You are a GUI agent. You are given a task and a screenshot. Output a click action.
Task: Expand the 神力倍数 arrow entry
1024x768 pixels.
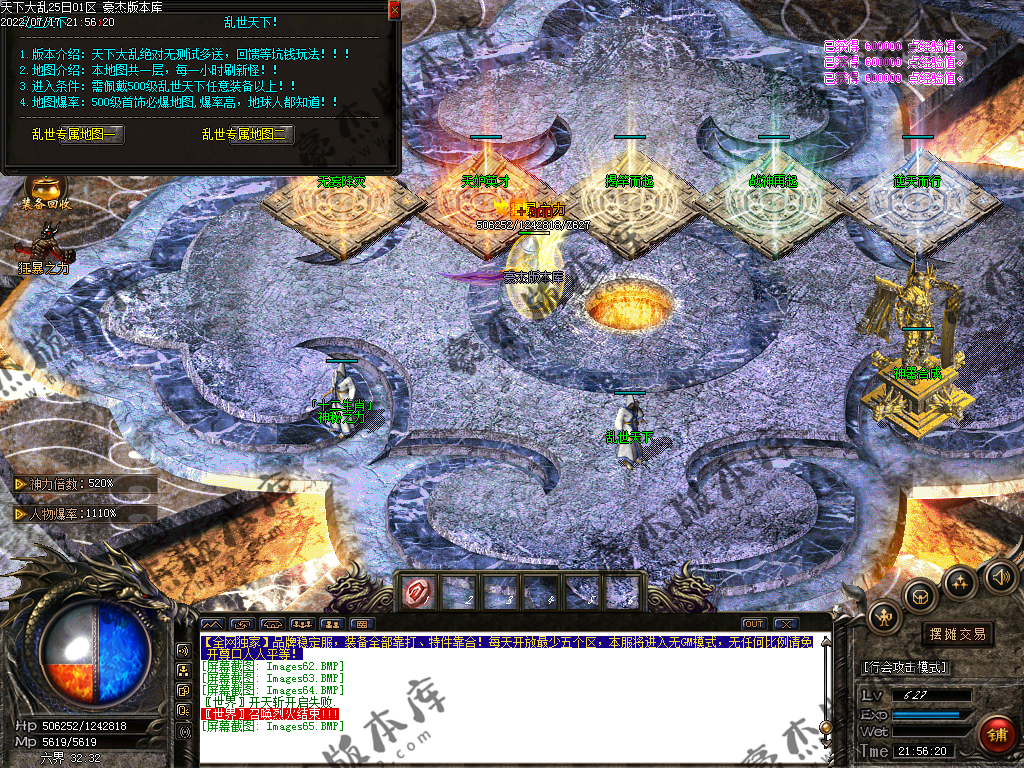[20, 484]
